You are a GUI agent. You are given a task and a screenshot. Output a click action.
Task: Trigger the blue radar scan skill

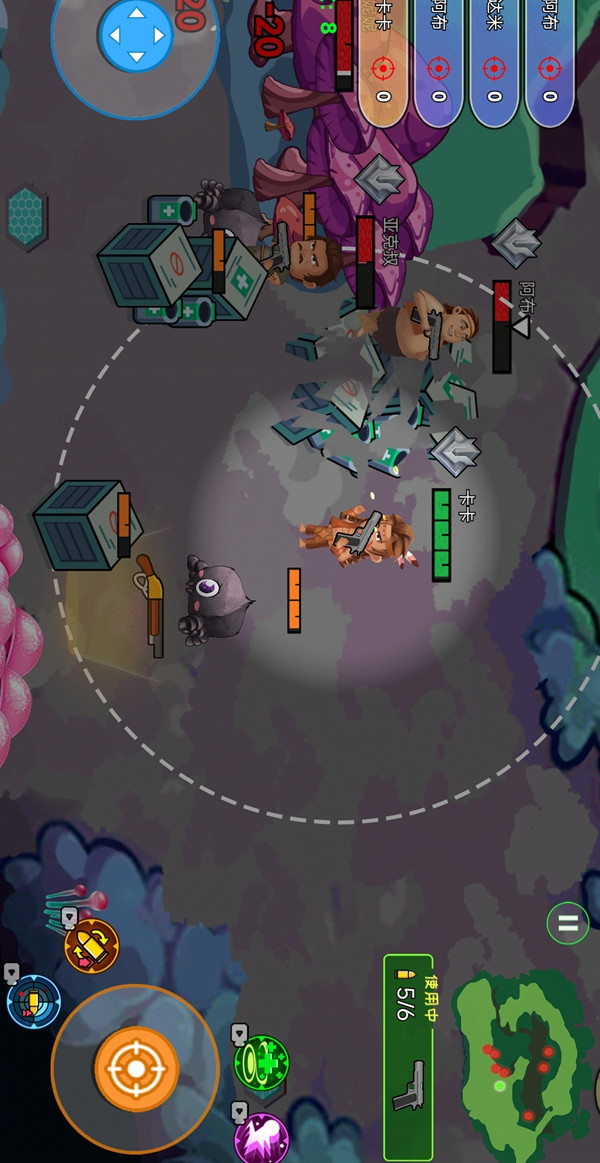coord(34,1001)
